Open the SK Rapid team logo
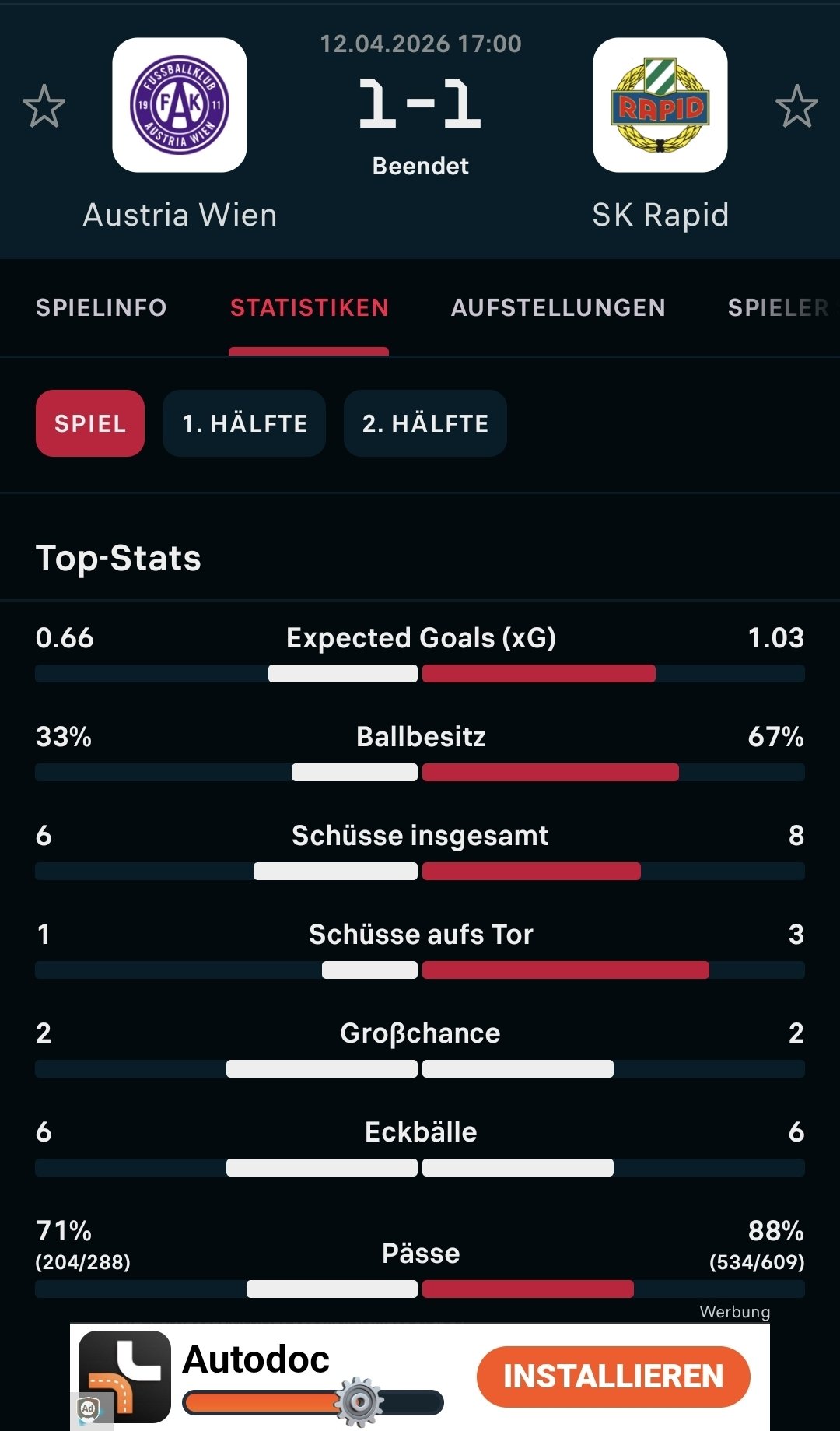The image size is (840, 1431). [660, 105]
